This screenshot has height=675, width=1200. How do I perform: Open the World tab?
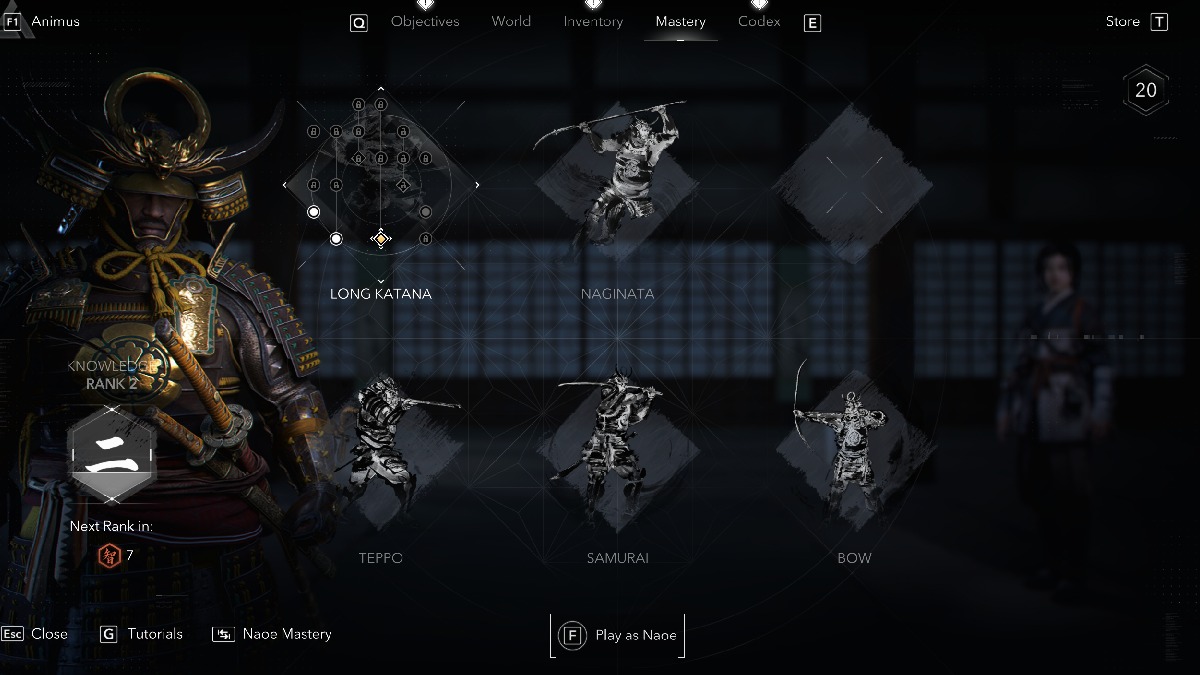tap(511, 22)
